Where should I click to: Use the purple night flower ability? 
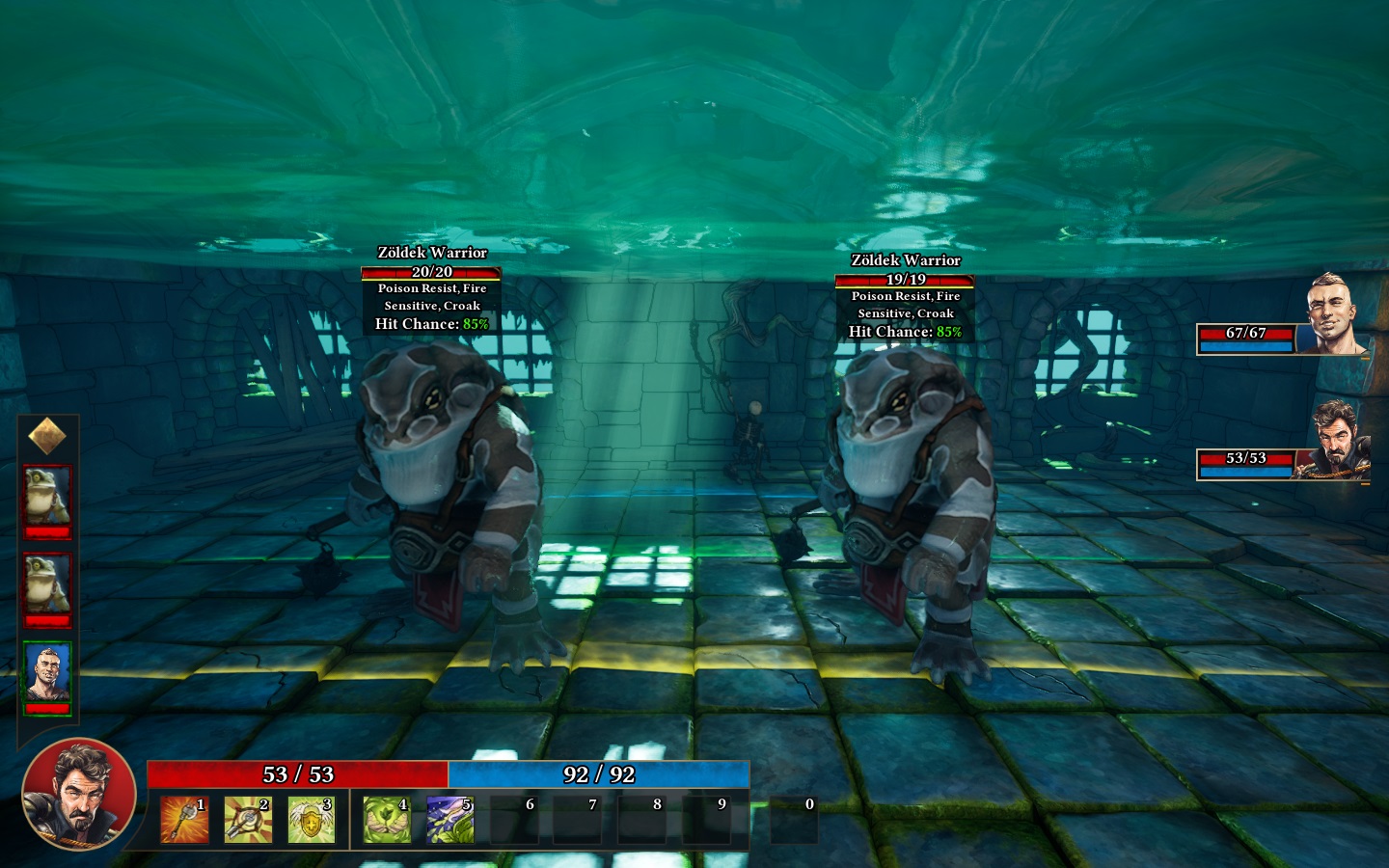coord(449,820)
